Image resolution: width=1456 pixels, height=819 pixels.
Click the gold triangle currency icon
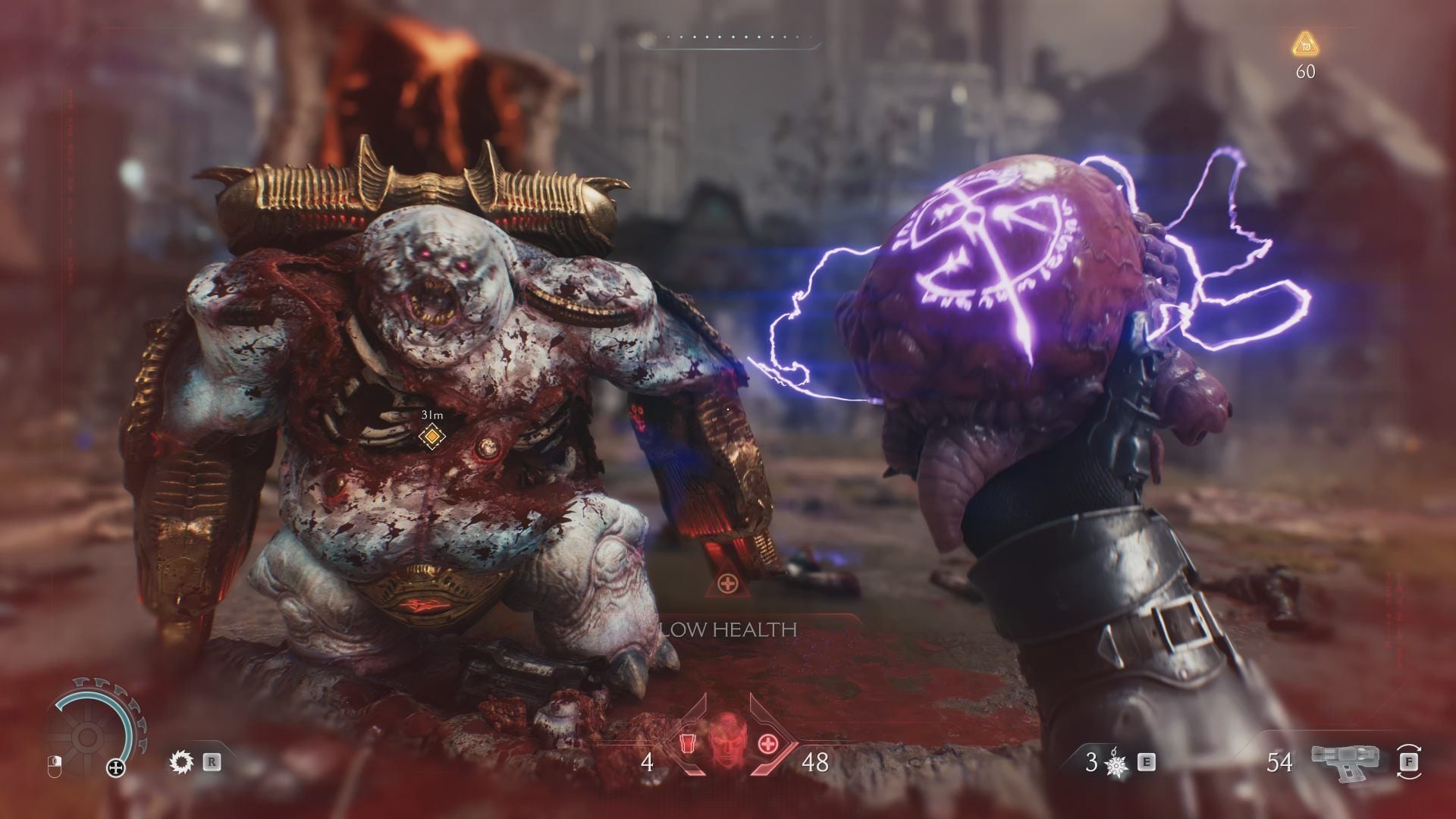click(1304, 45)
